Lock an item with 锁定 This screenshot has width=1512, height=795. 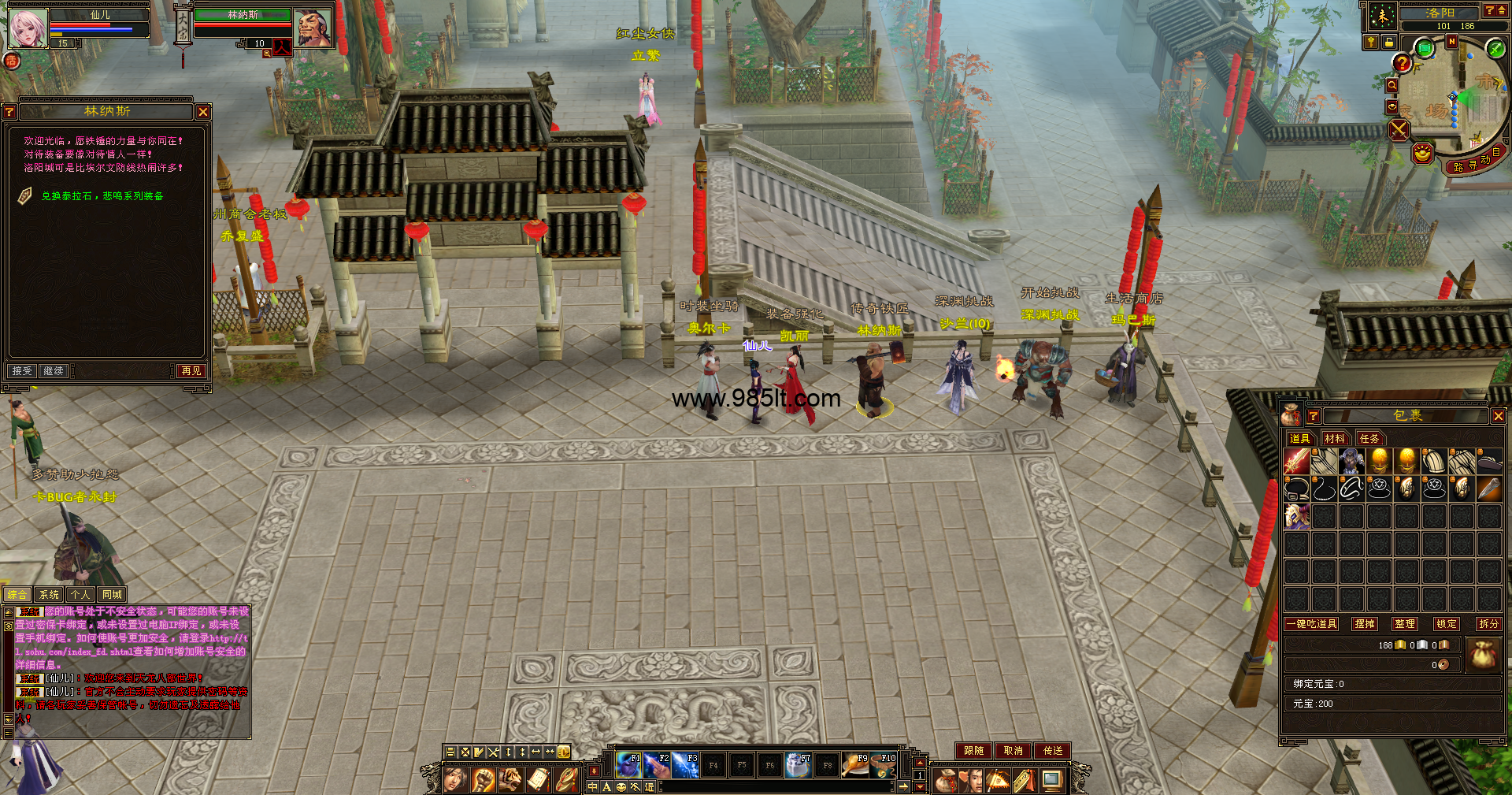pyautogui.click(x=1447, y=624)
